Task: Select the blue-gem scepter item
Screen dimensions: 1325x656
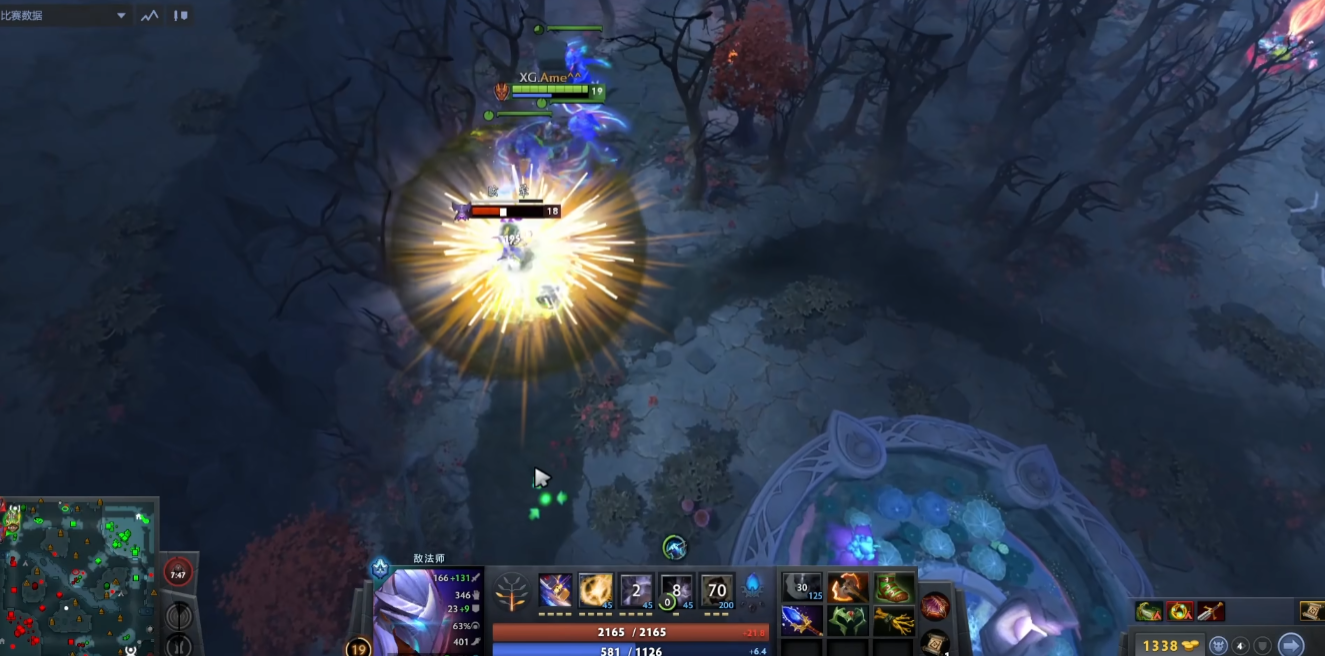Action: pos(802,621)
